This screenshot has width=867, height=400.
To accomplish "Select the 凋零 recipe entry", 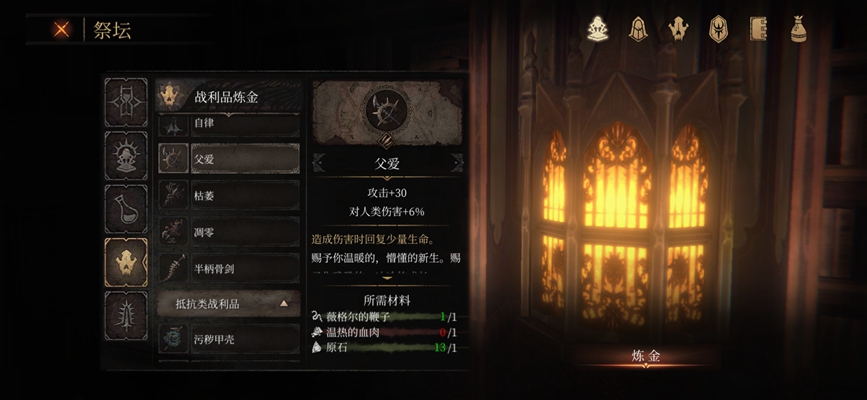I will [x=229, y=232].
